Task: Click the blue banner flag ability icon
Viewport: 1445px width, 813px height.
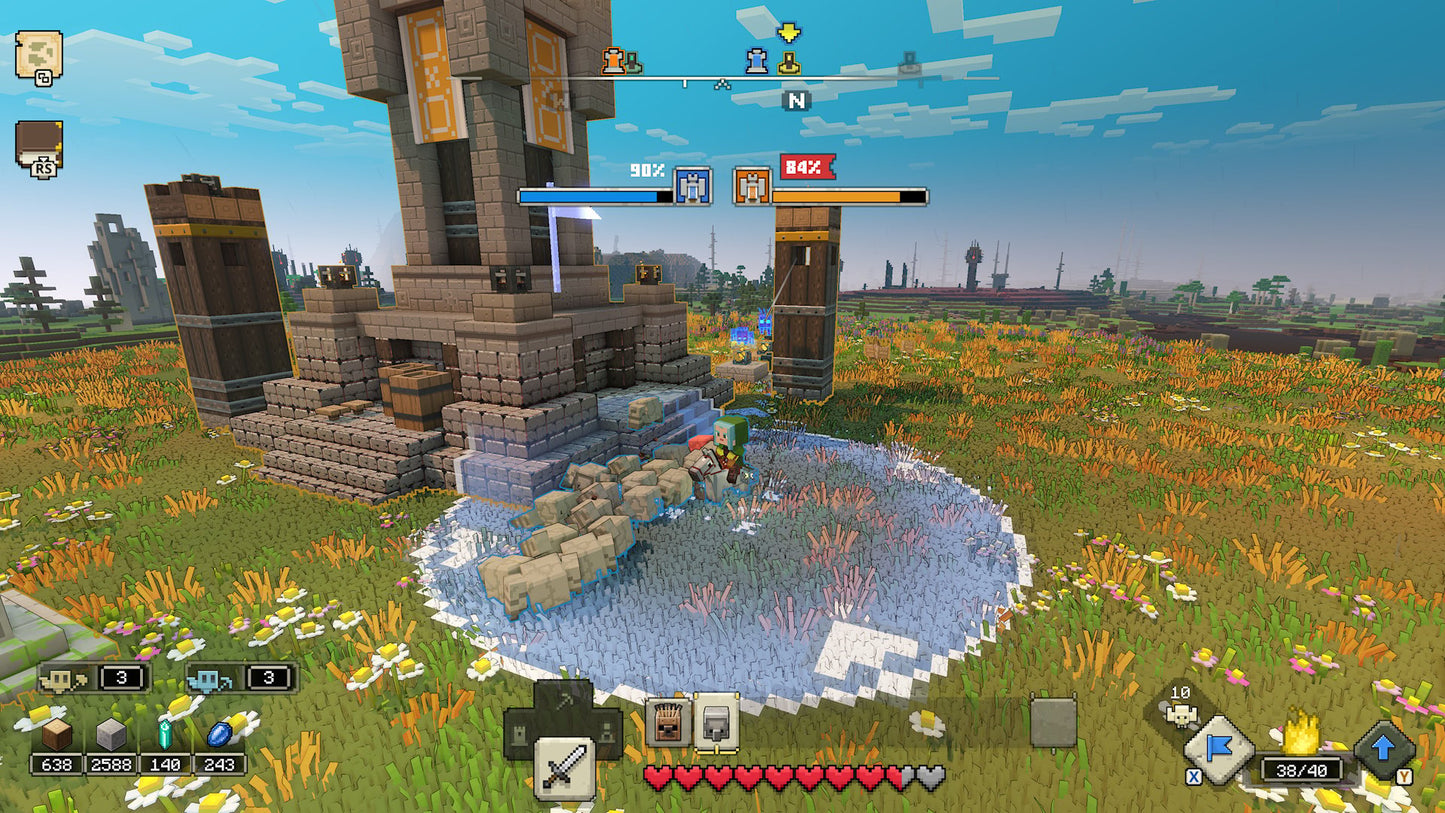Action: coord(1218,748)
